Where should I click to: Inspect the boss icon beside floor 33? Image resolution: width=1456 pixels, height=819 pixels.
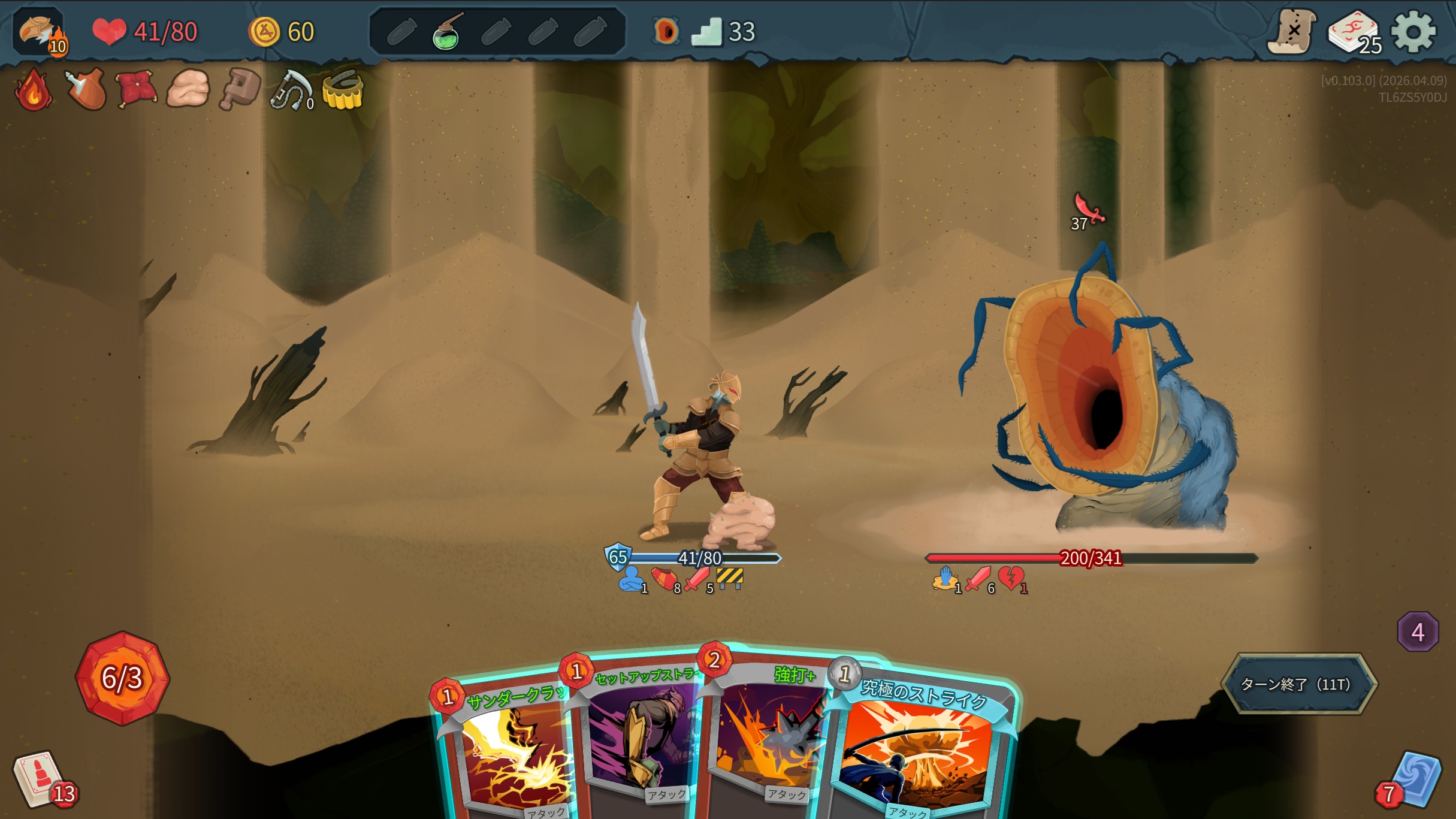(666, 31)
